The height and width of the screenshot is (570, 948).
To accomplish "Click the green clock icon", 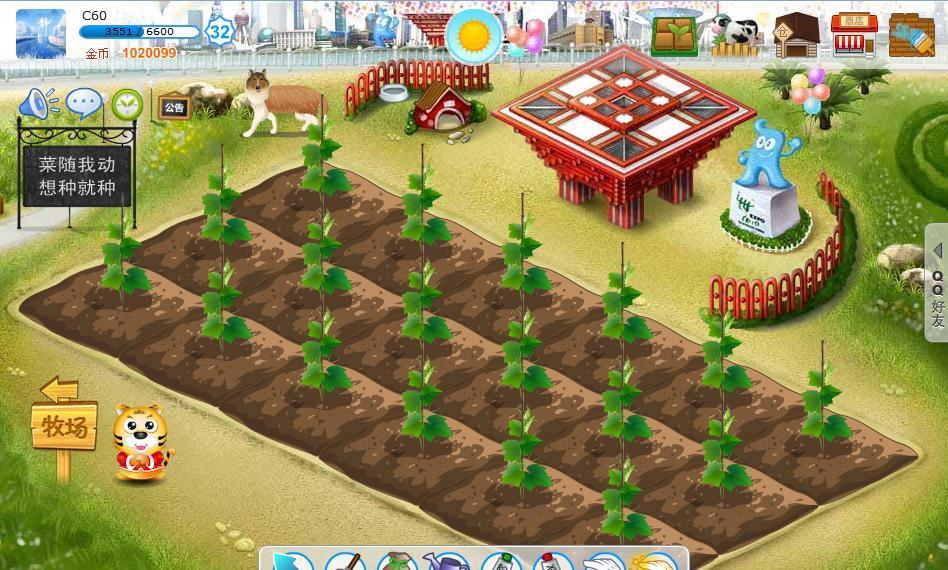I will (127, 104).
